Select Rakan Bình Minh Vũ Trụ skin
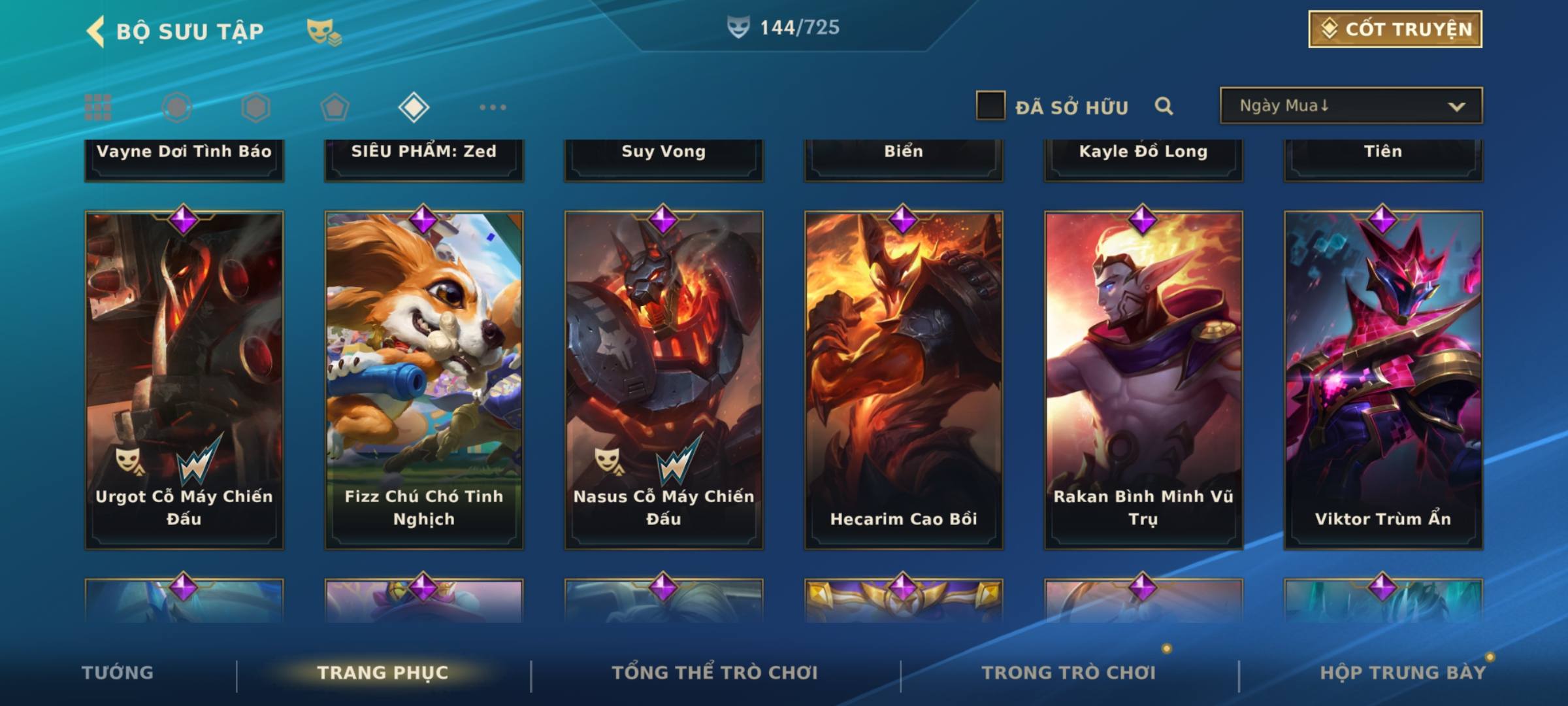The width and height of the screenshot is (1568, 706). (x=1143, y=379)
